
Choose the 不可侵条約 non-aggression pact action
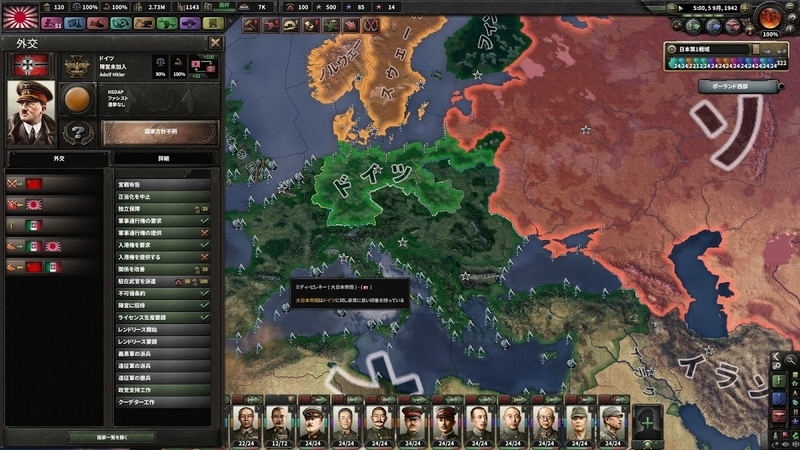pos(162,293)
